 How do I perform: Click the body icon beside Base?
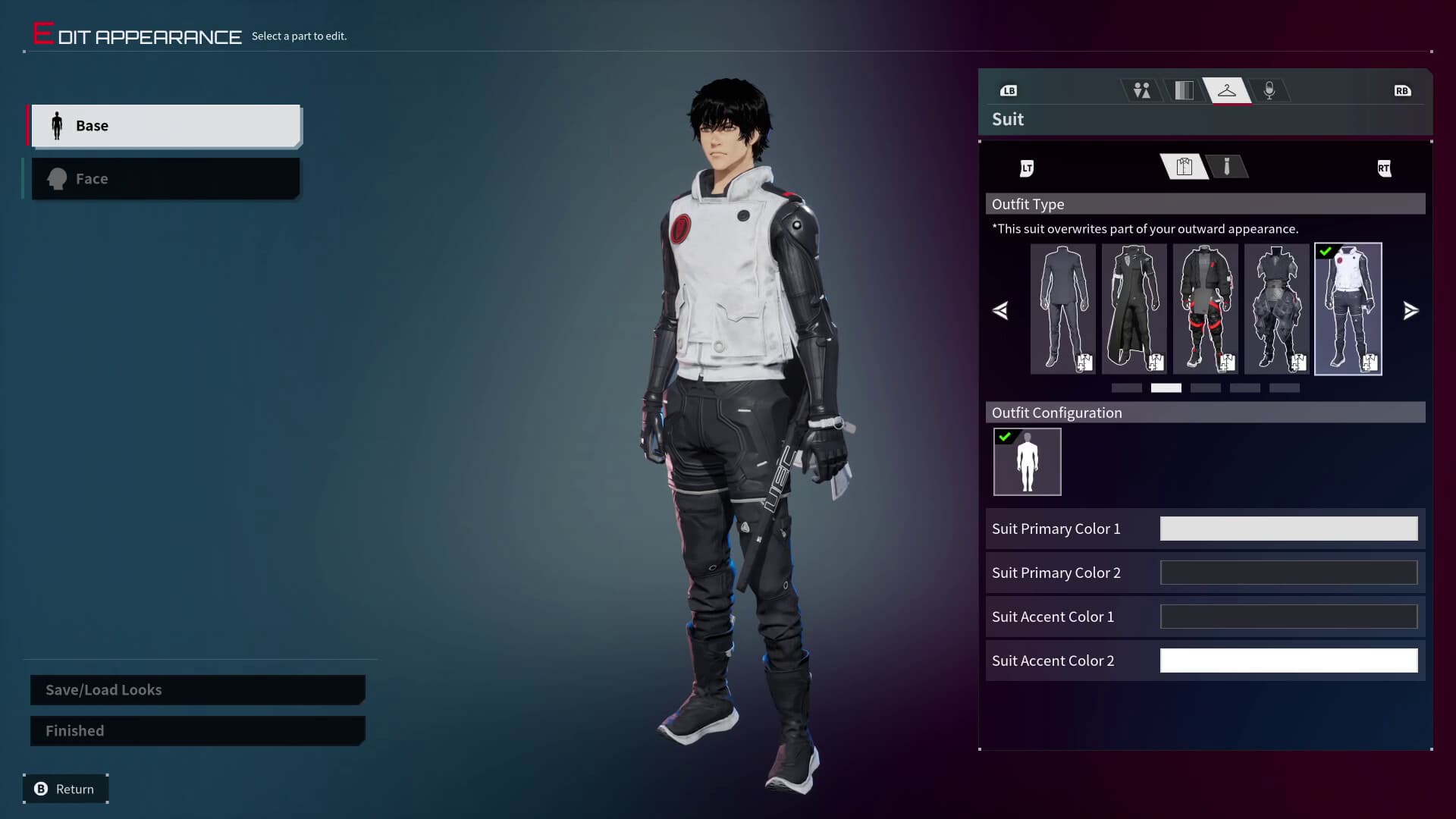pos(56,125)
